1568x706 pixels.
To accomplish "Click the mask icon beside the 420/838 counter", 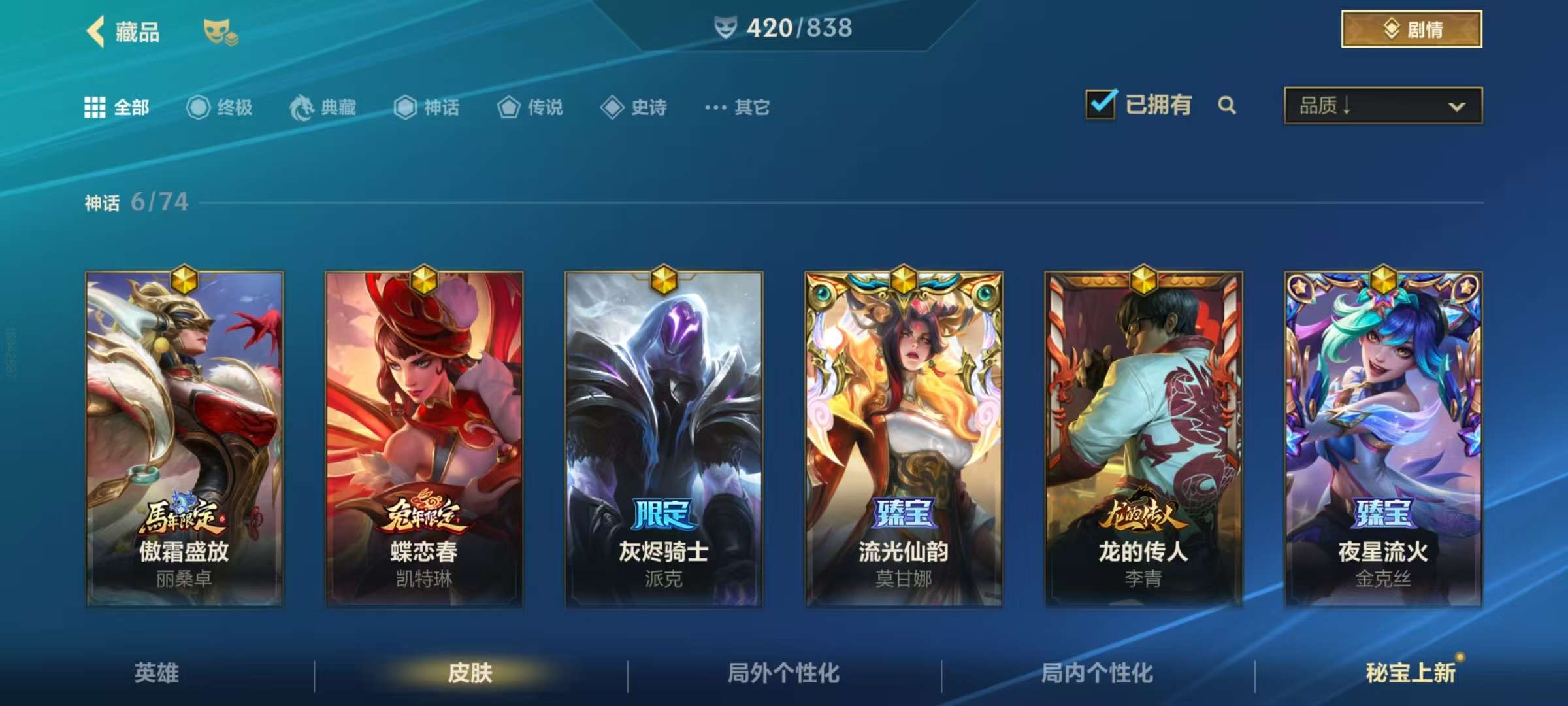I will pyautogui.click(x=725, y=28).
